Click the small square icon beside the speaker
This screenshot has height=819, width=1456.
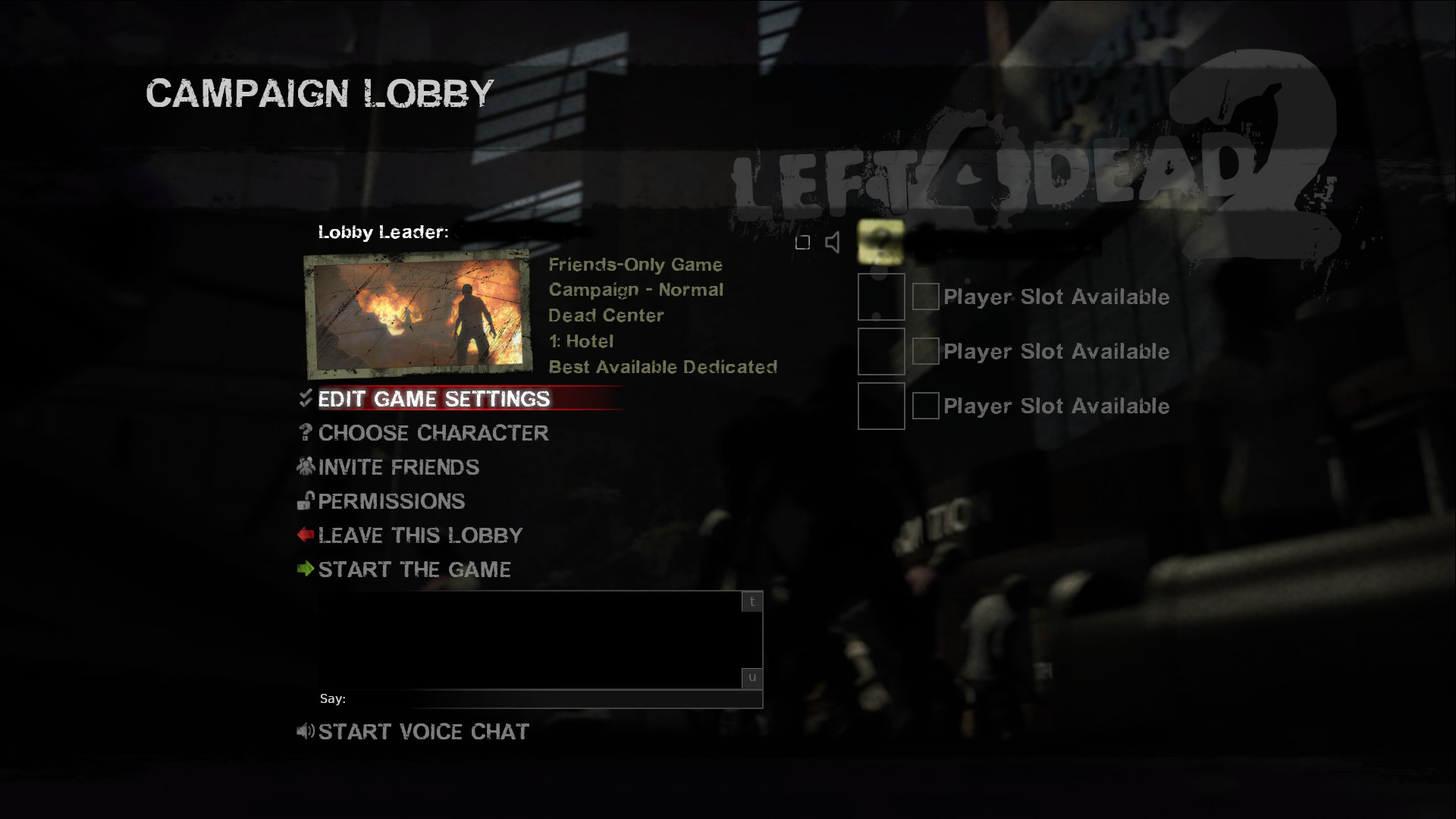[x=803, y=242]
